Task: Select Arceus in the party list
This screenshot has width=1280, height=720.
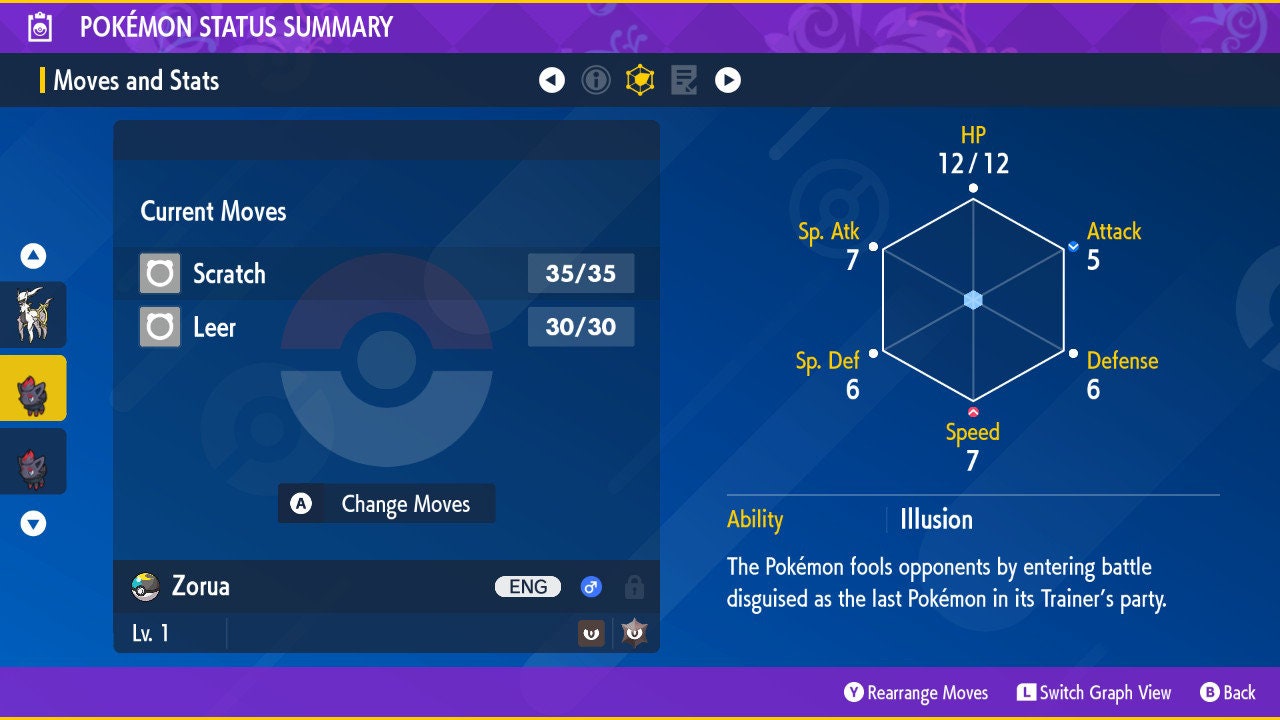Action: [33, 314]
